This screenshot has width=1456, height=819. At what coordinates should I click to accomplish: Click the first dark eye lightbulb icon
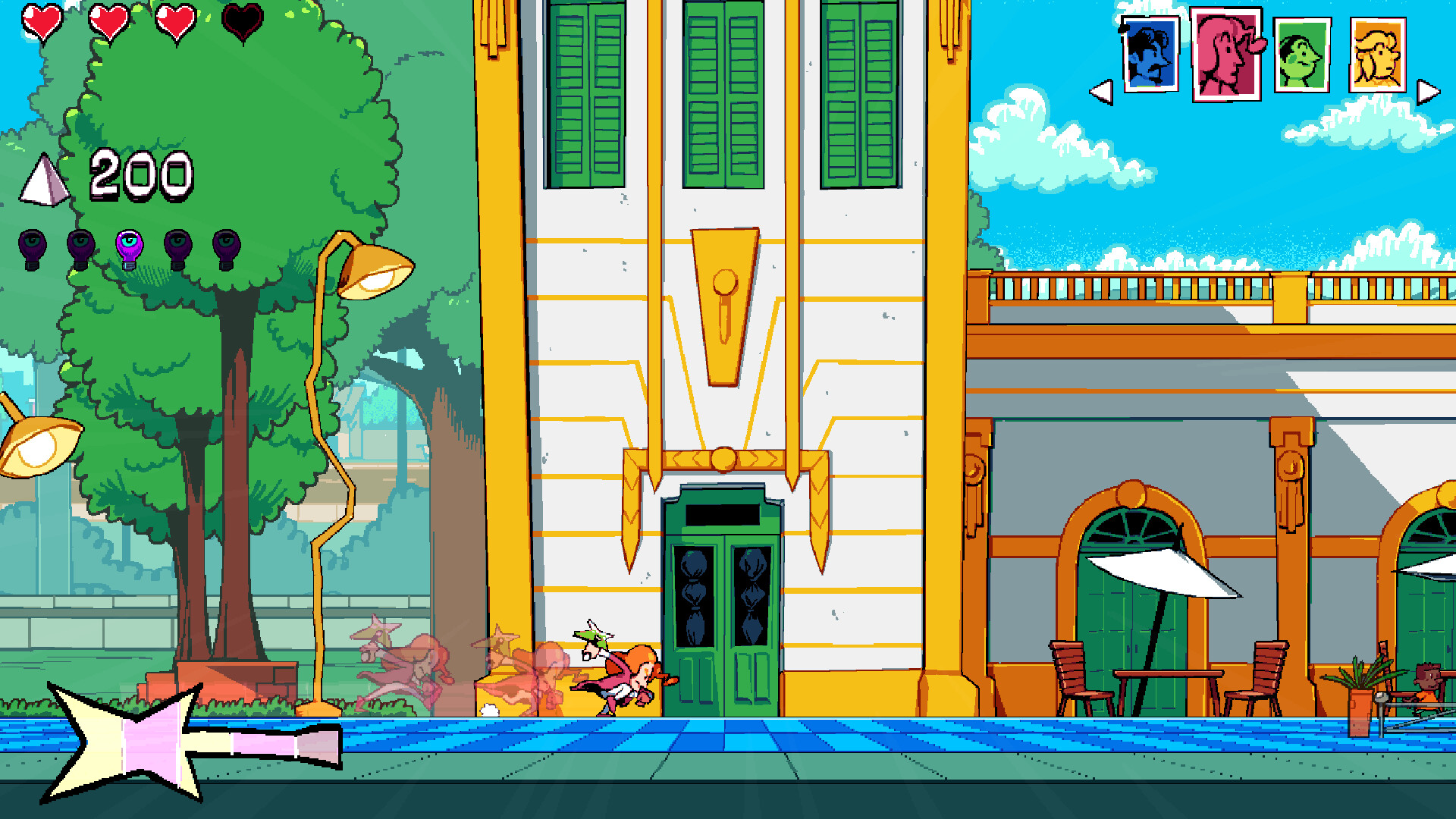pos(32,246)
